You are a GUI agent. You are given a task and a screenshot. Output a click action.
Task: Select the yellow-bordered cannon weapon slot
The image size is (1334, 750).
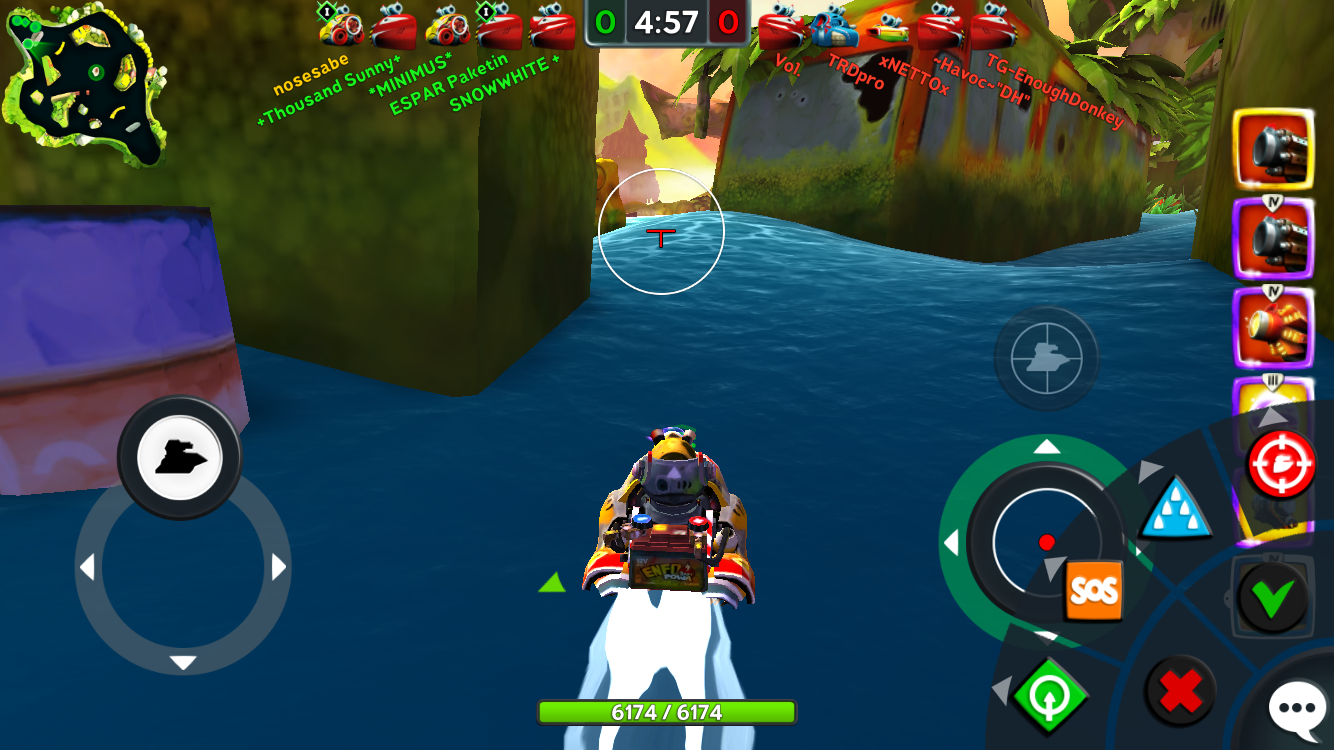click(x=1273, y=150)
